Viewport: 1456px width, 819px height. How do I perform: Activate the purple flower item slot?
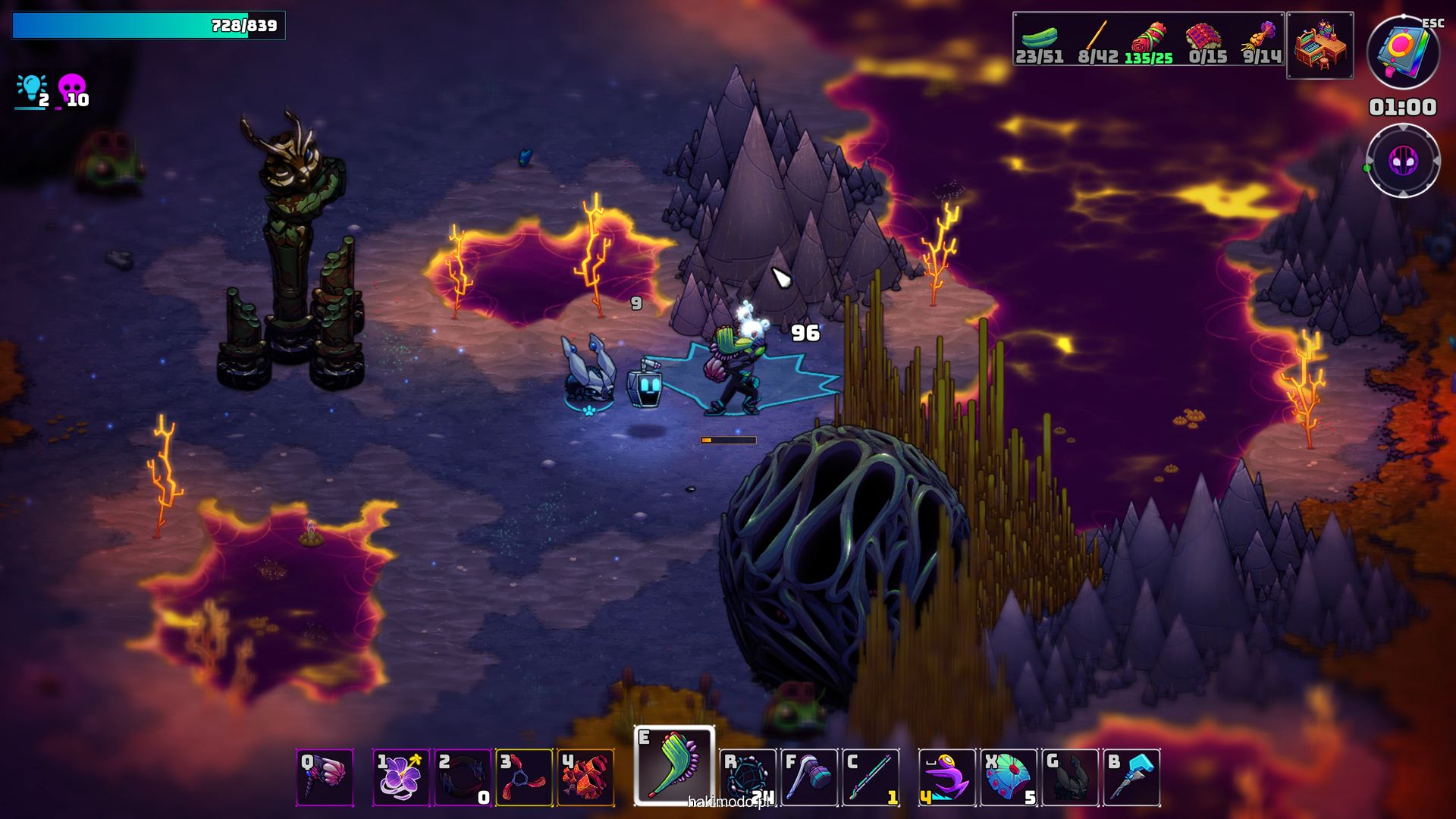pos(401,777)
